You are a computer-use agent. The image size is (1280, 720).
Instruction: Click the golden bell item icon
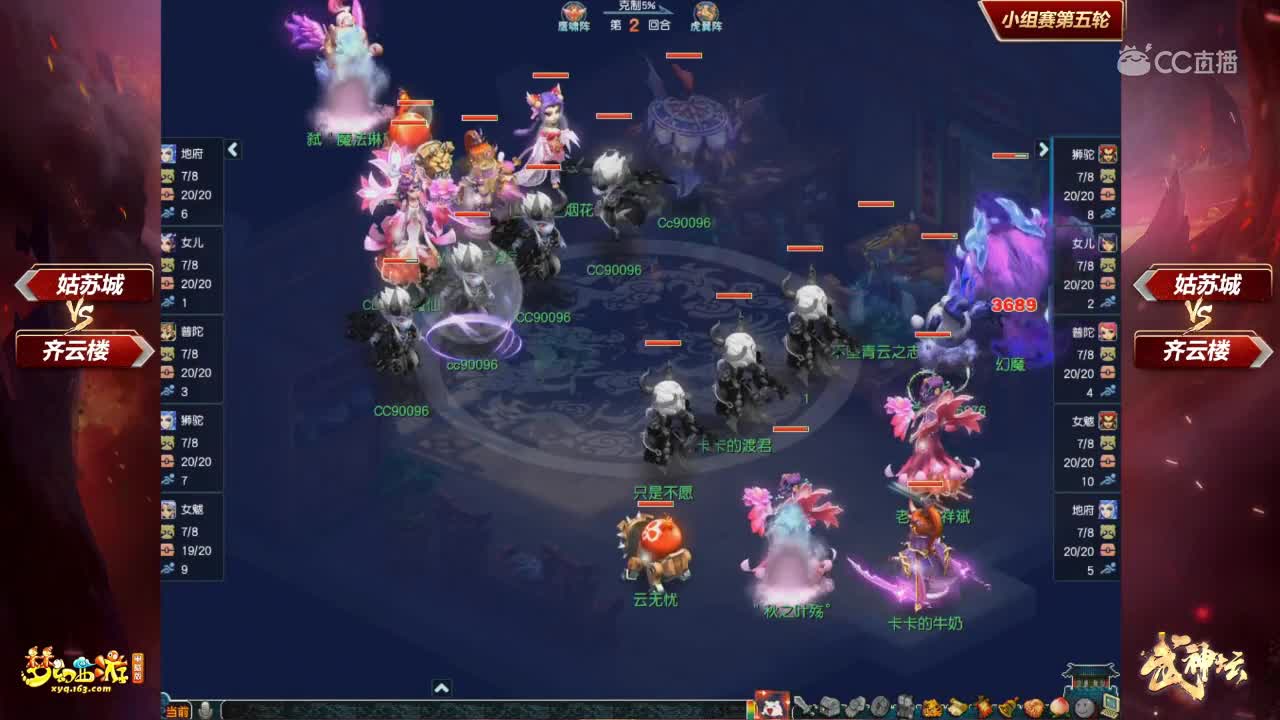coord(1010,707)
